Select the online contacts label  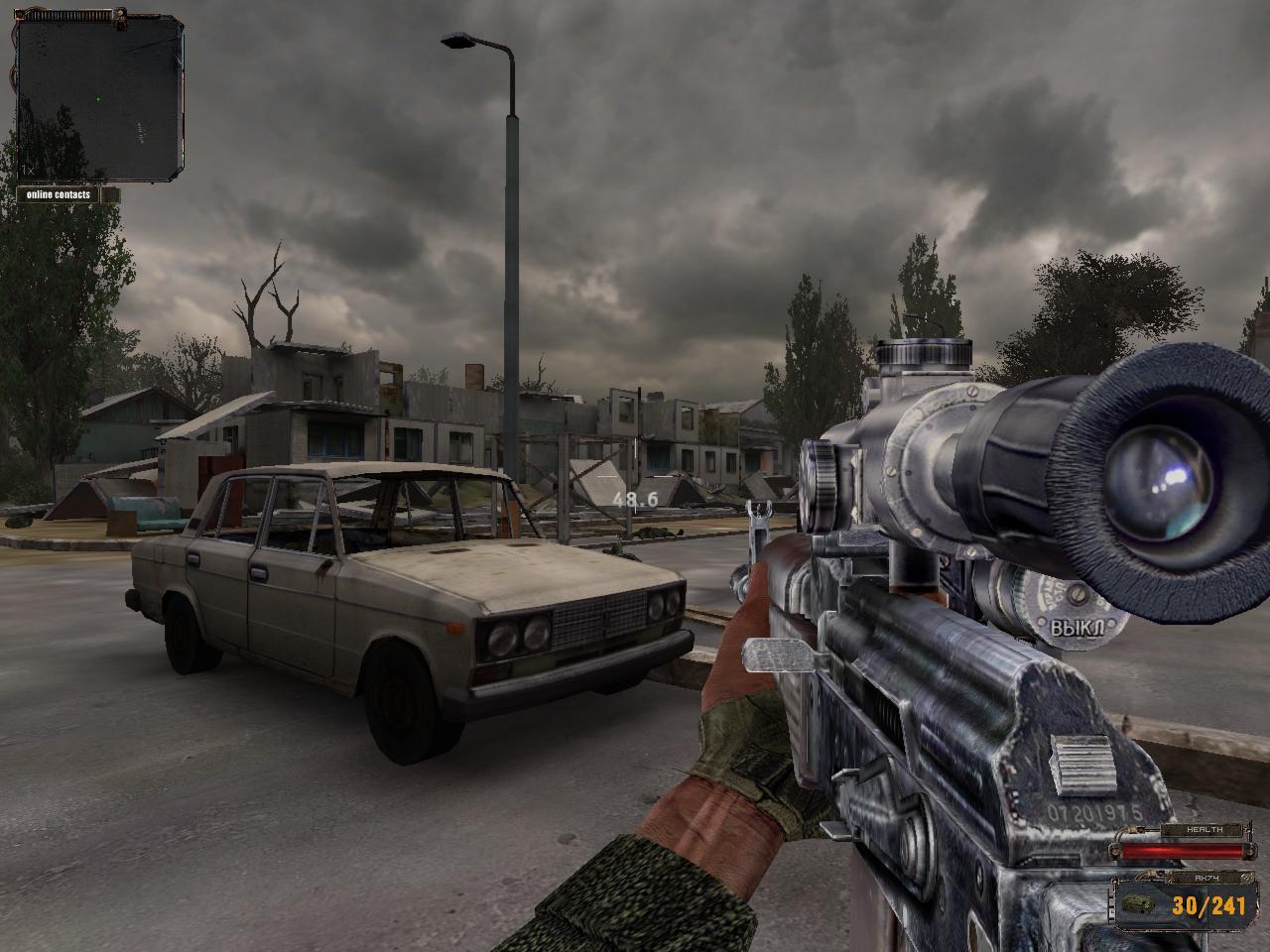(59, 194)
